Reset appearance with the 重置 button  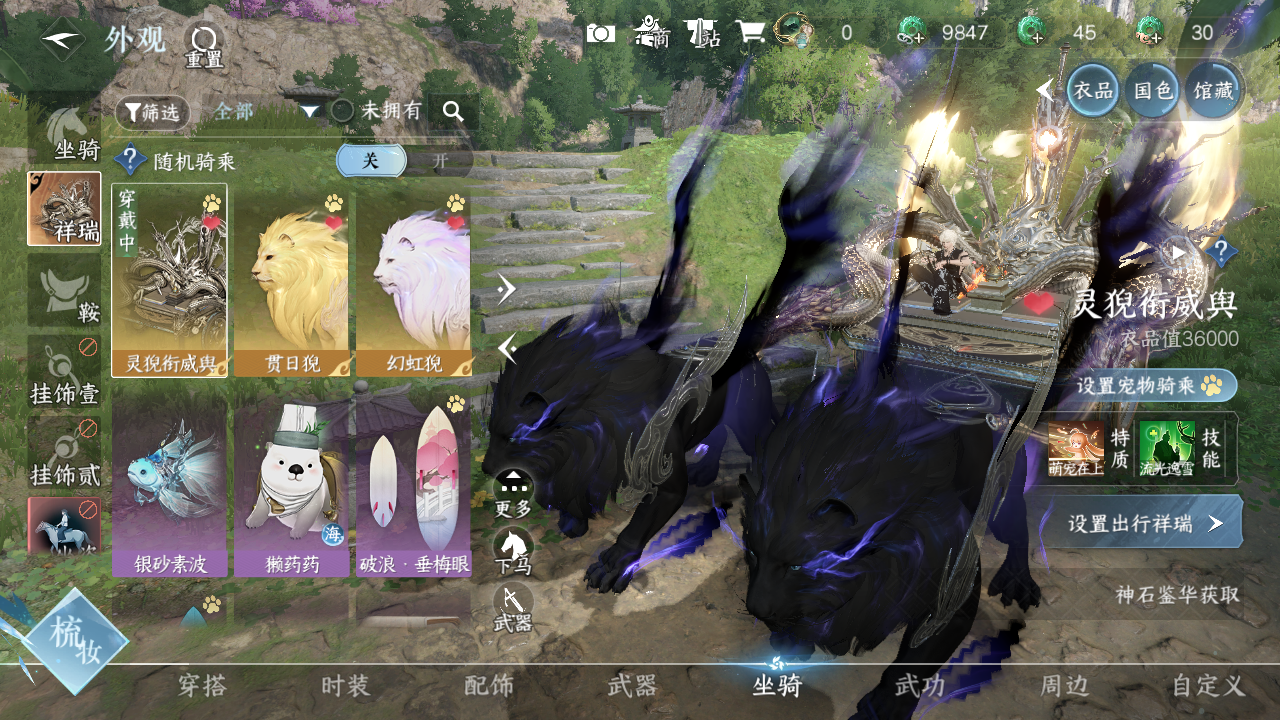click(x=204, y=45)
